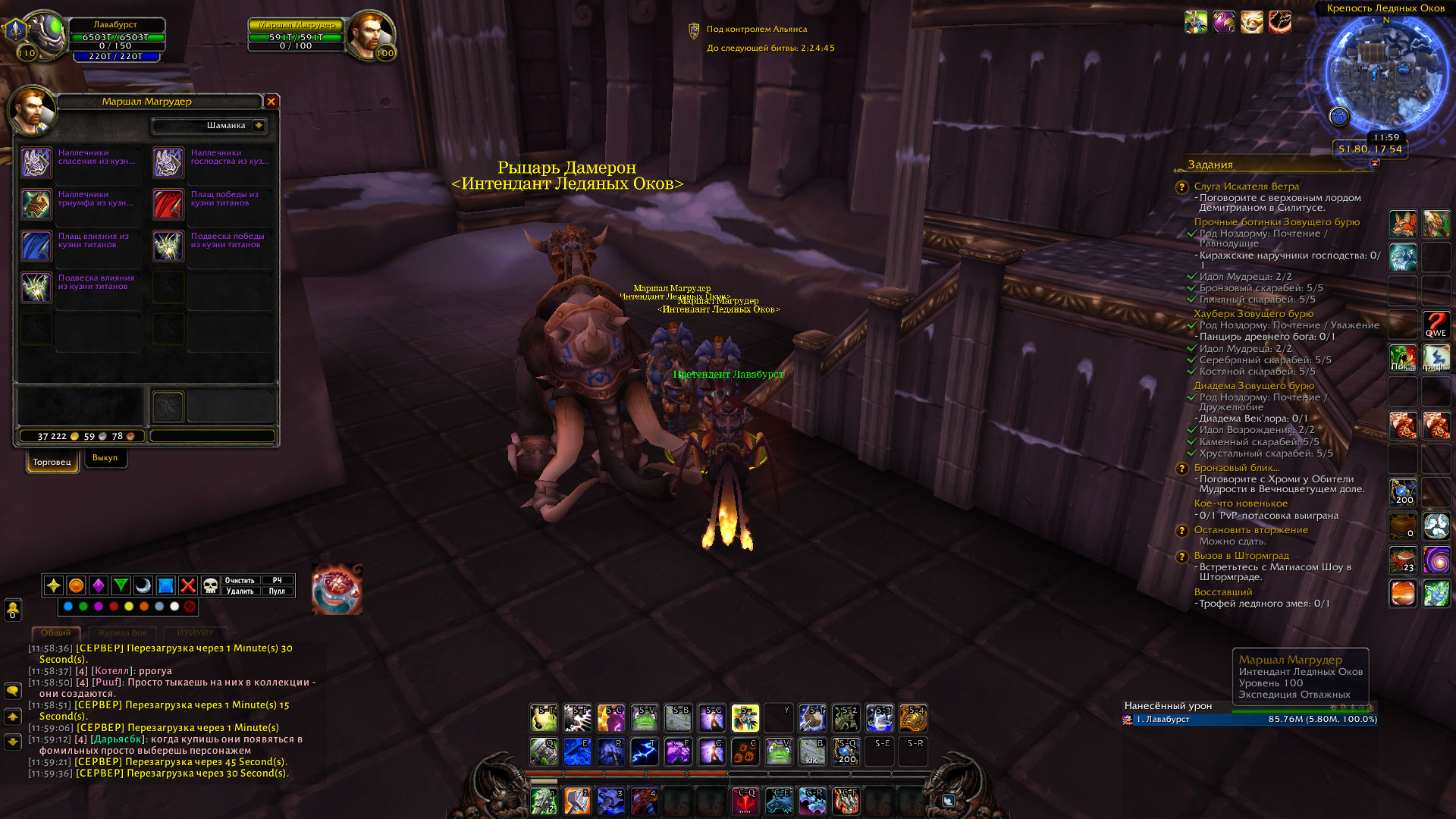Click the Очистить raid marker button
The image size is (1456, 819).
240,580
